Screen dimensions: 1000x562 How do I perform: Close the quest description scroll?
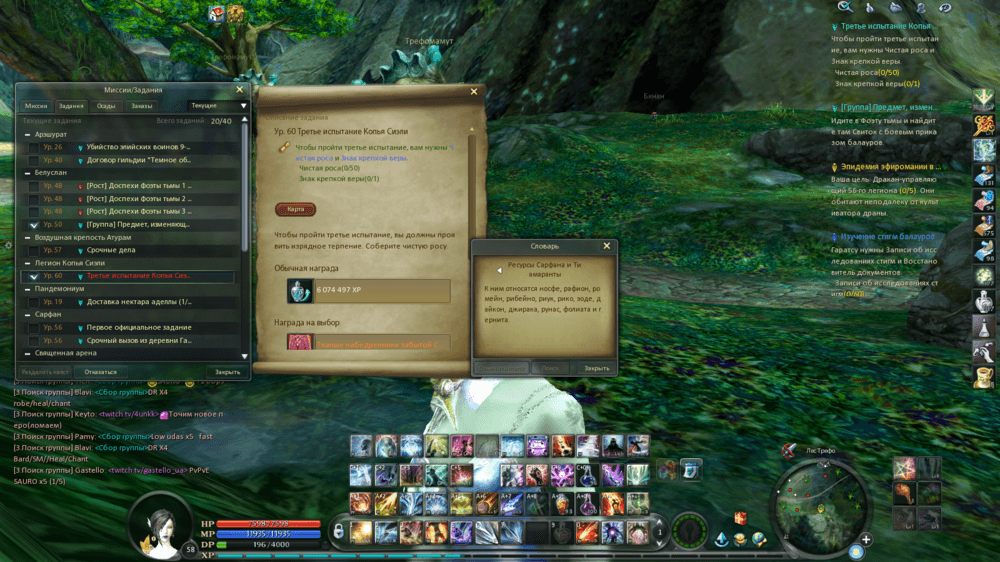click(x=474, y=91)
